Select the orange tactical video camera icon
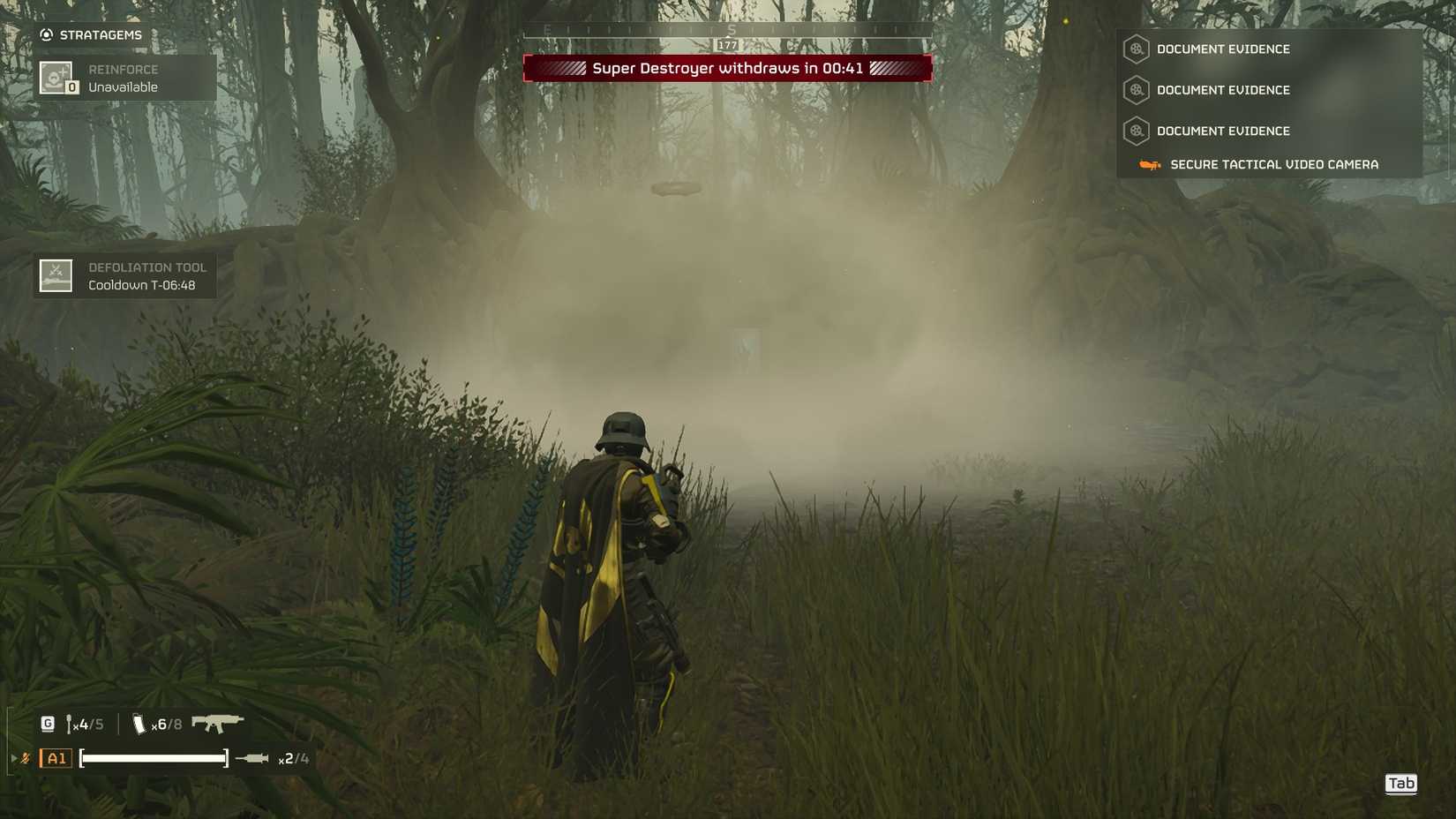Screen dimensions: 1456x819 (x=1150, y=164)
